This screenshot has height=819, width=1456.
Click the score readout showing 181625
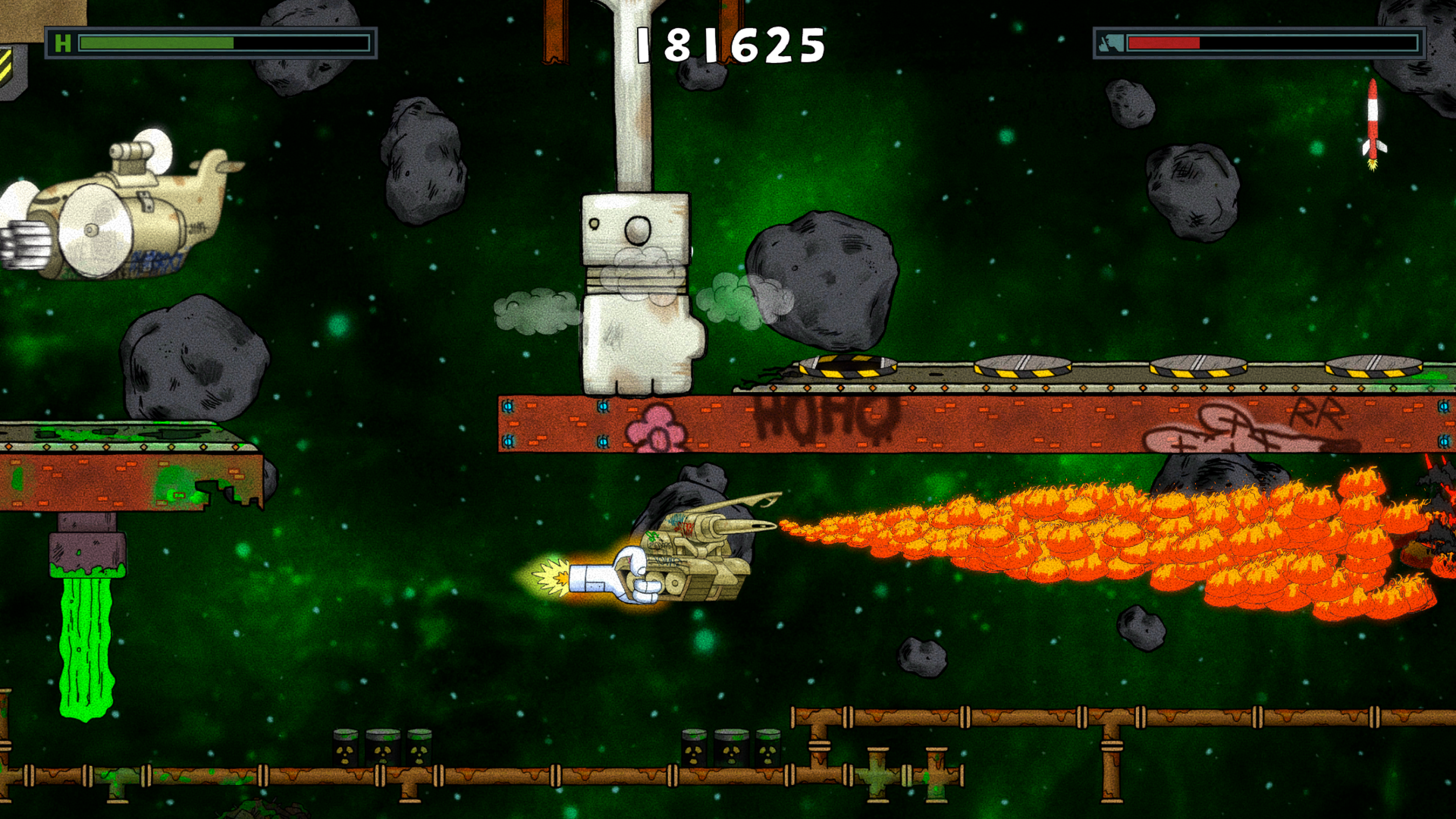[730, 44]
